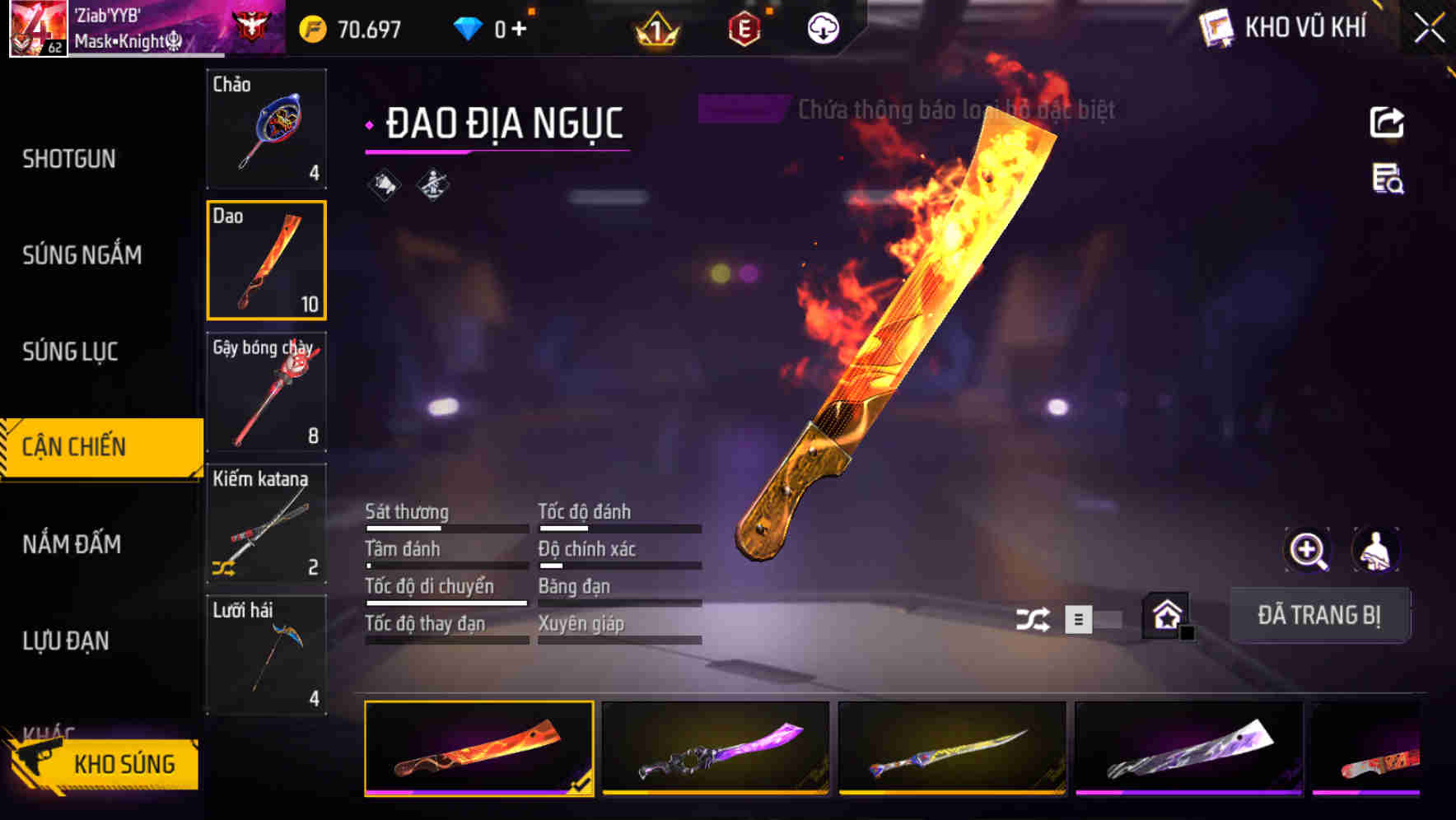
Task: Open KHO SÚNG from the sidebar
Action: point(125,763)
